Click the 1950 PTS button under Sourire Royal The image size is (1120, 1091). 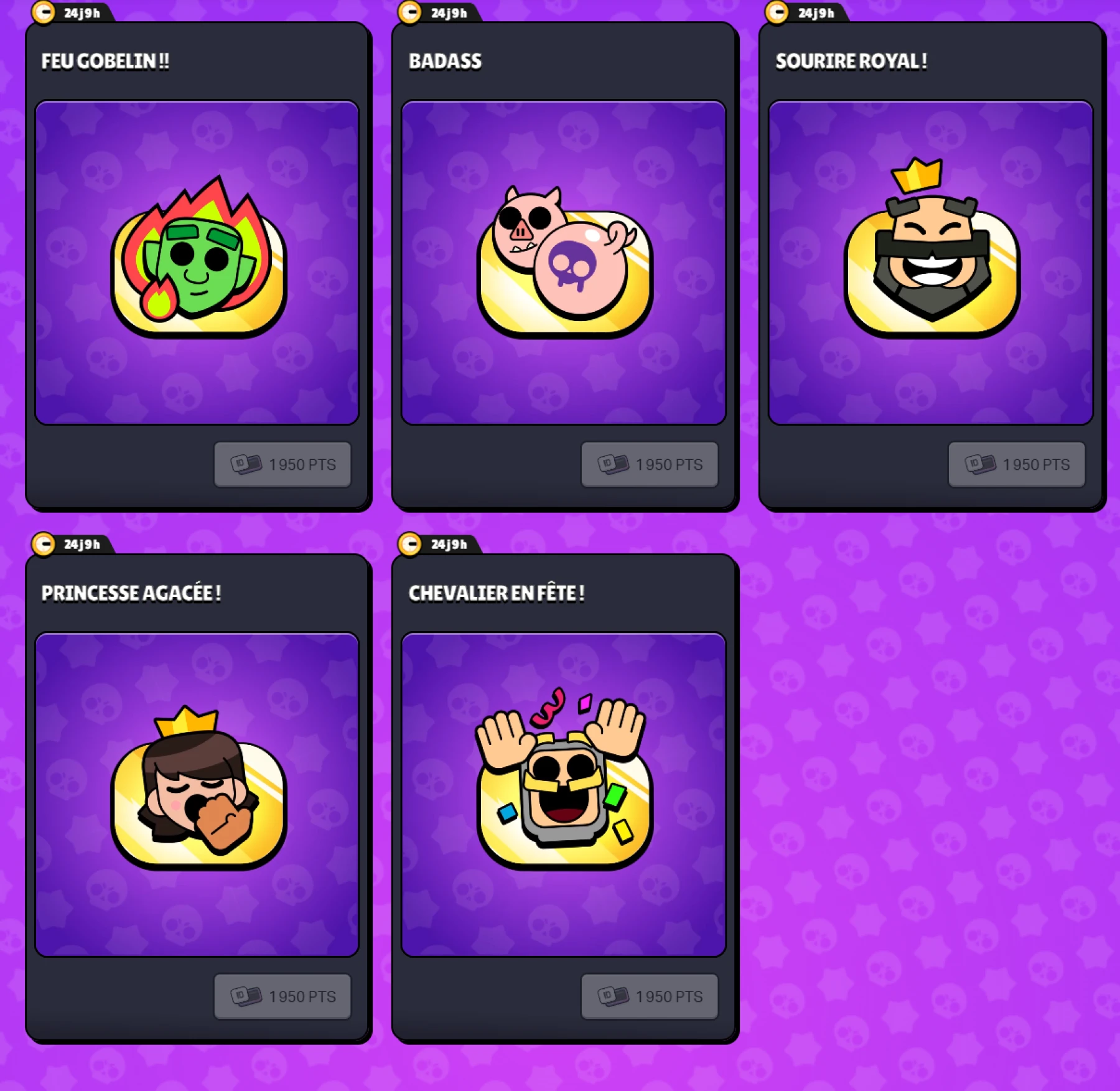pos(1017,464)
